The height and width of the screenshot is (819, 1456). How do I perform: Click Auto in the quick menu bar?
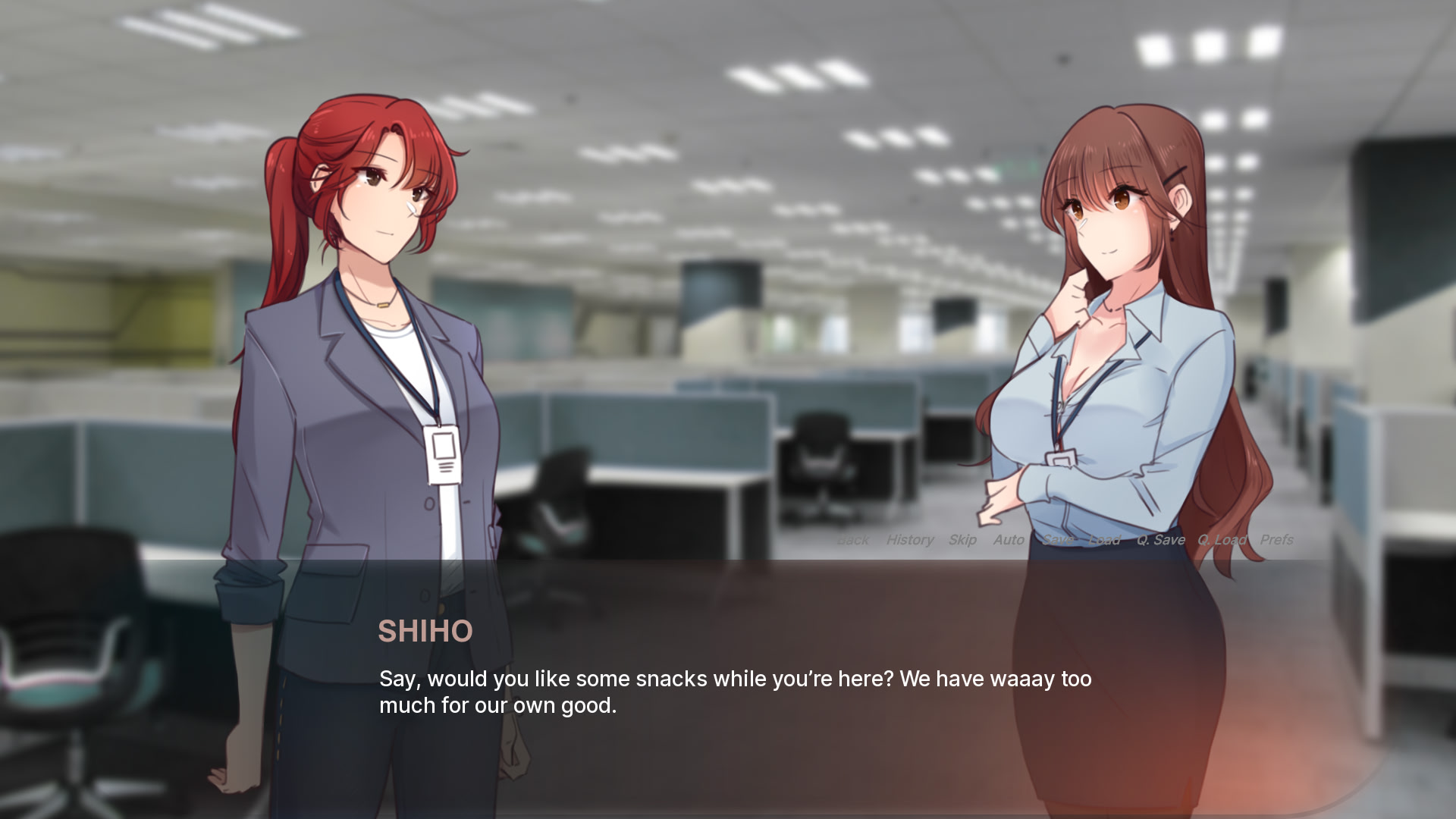pos(1009,540)
